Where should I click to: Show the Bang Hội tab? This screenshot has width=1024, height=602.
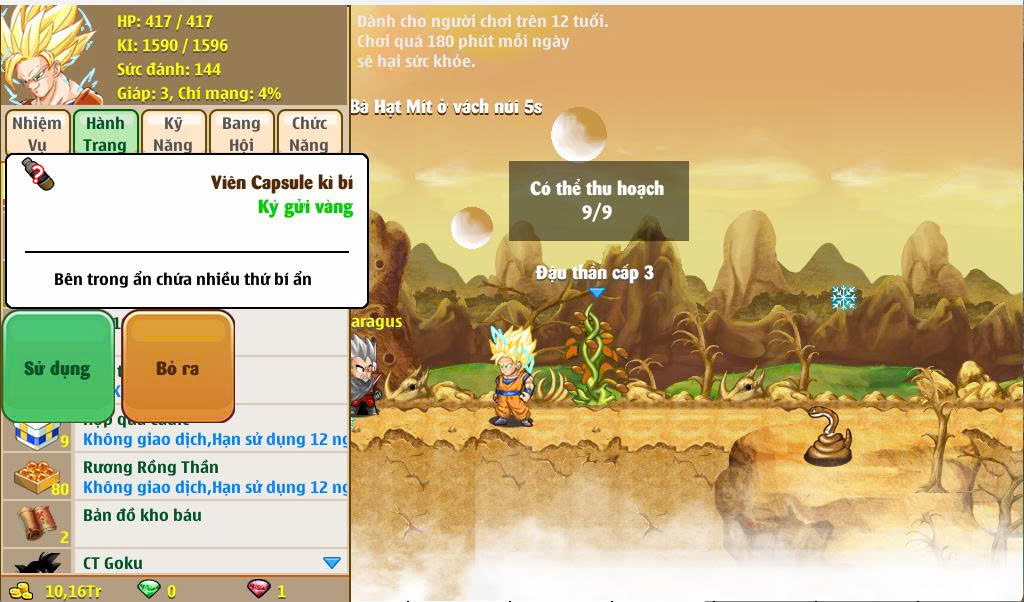tap(241, 133)
